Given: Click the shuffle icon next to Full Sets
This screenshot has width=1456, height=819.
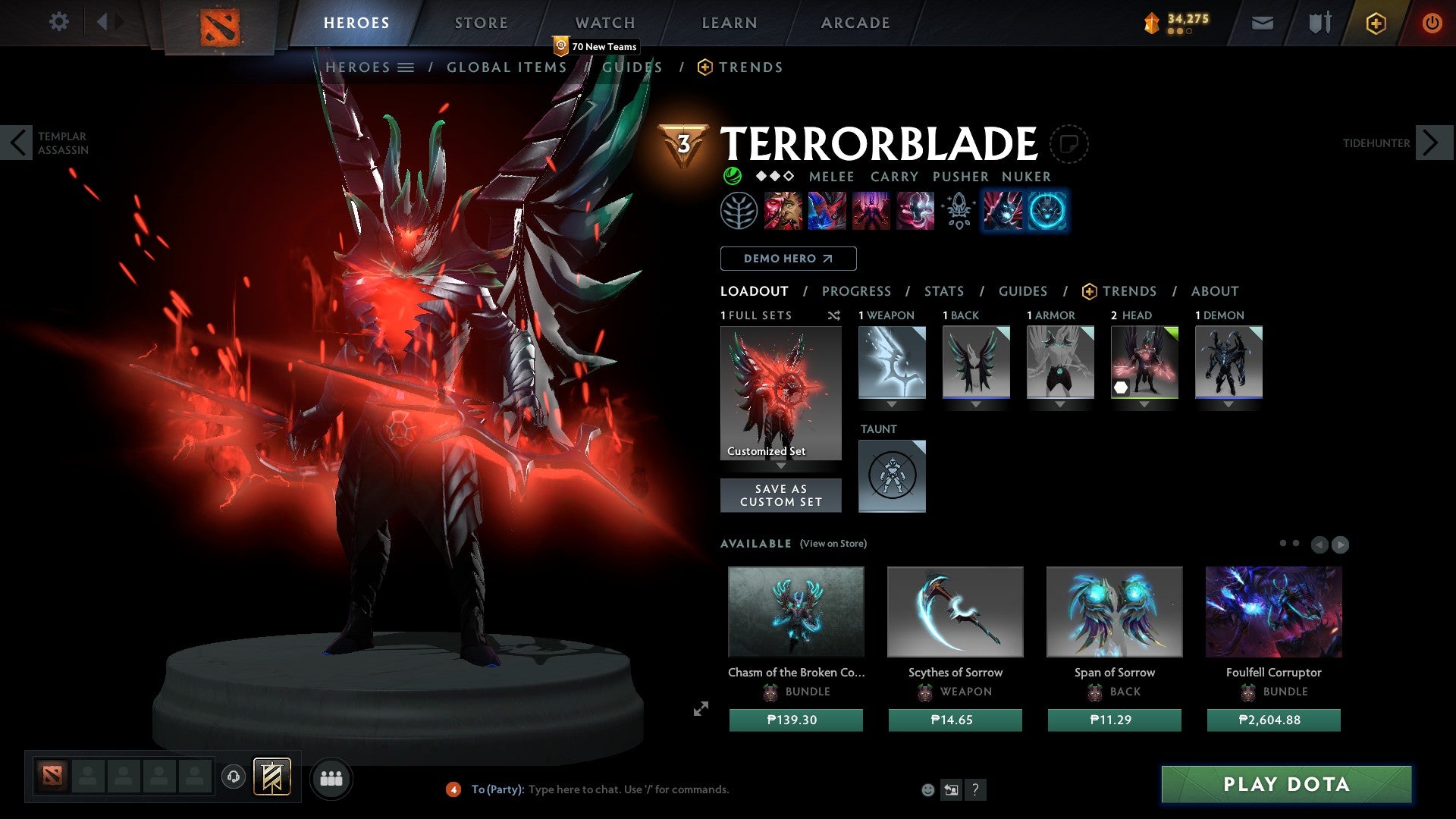Looking at the screenshot, I should coord(834,316).
